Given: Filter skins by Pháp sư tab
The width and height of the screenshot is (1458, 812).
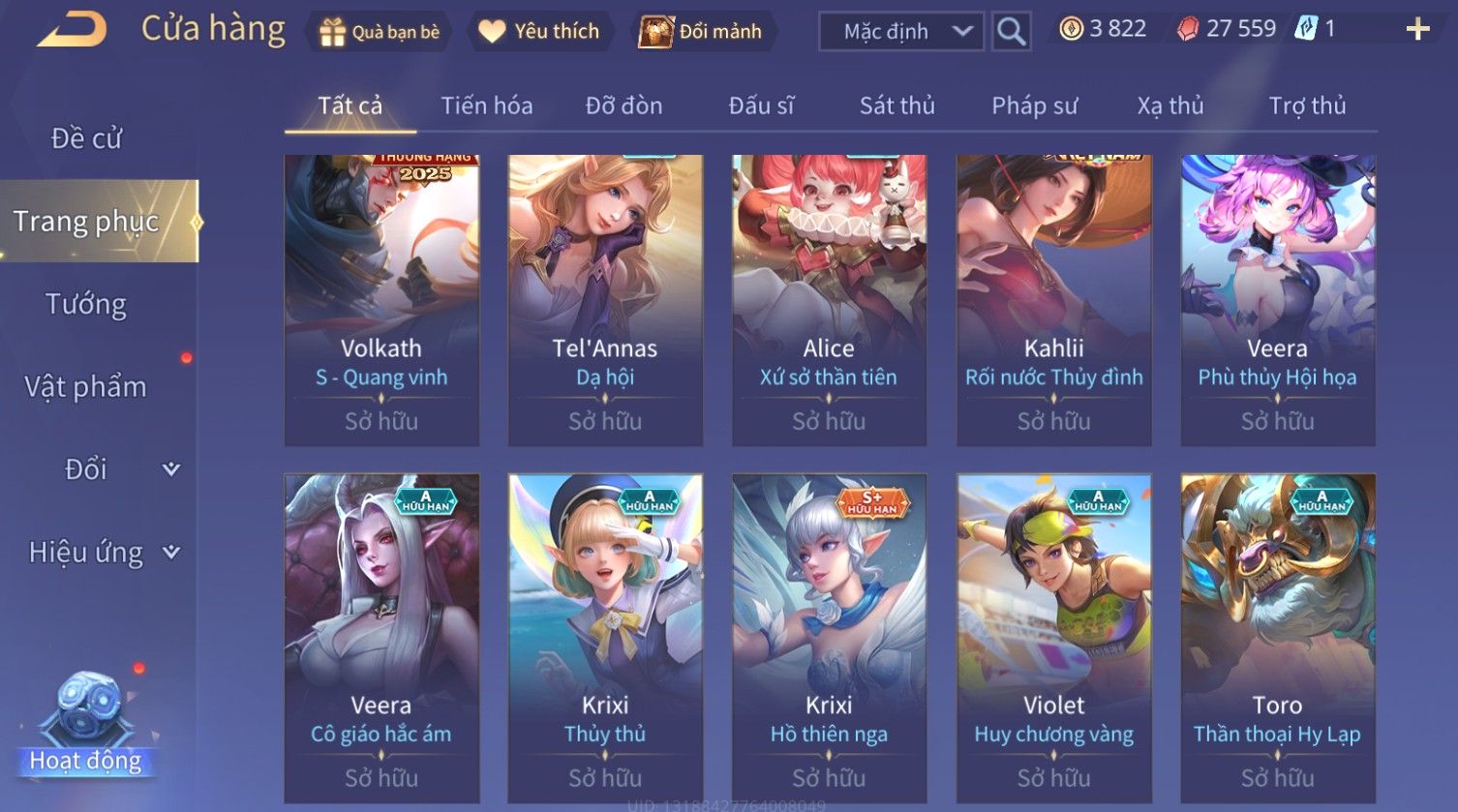Looking at the screenshot, I should pos(1034,105).
